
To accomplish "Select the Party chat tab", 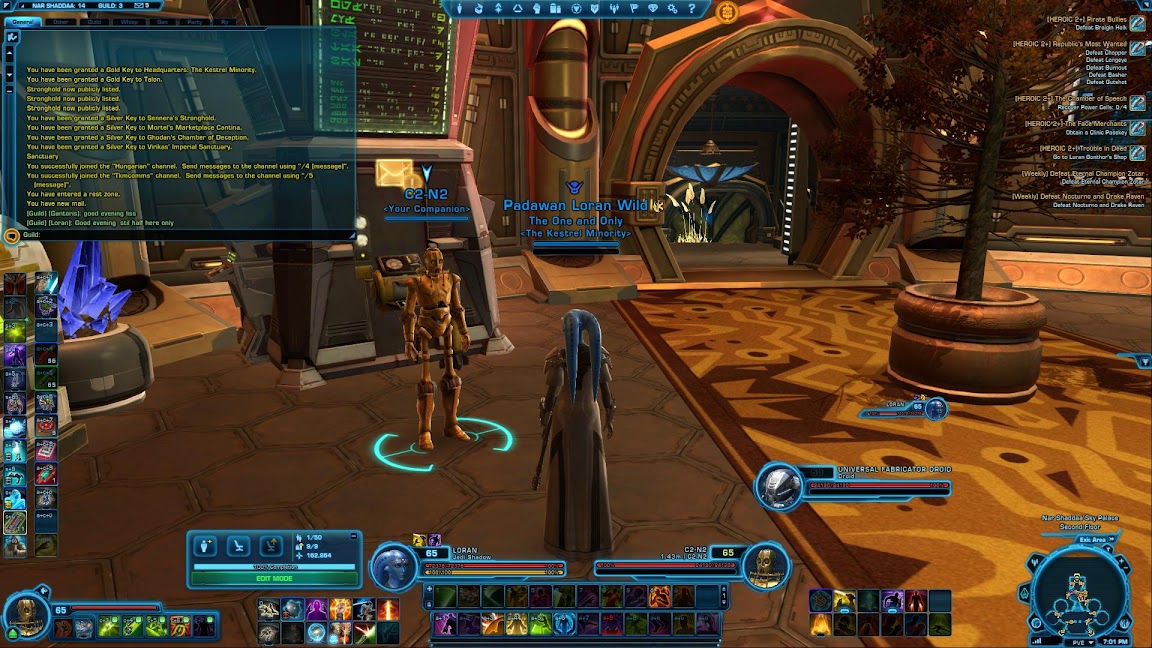I will pyautogui.click(x=191, y=21).
